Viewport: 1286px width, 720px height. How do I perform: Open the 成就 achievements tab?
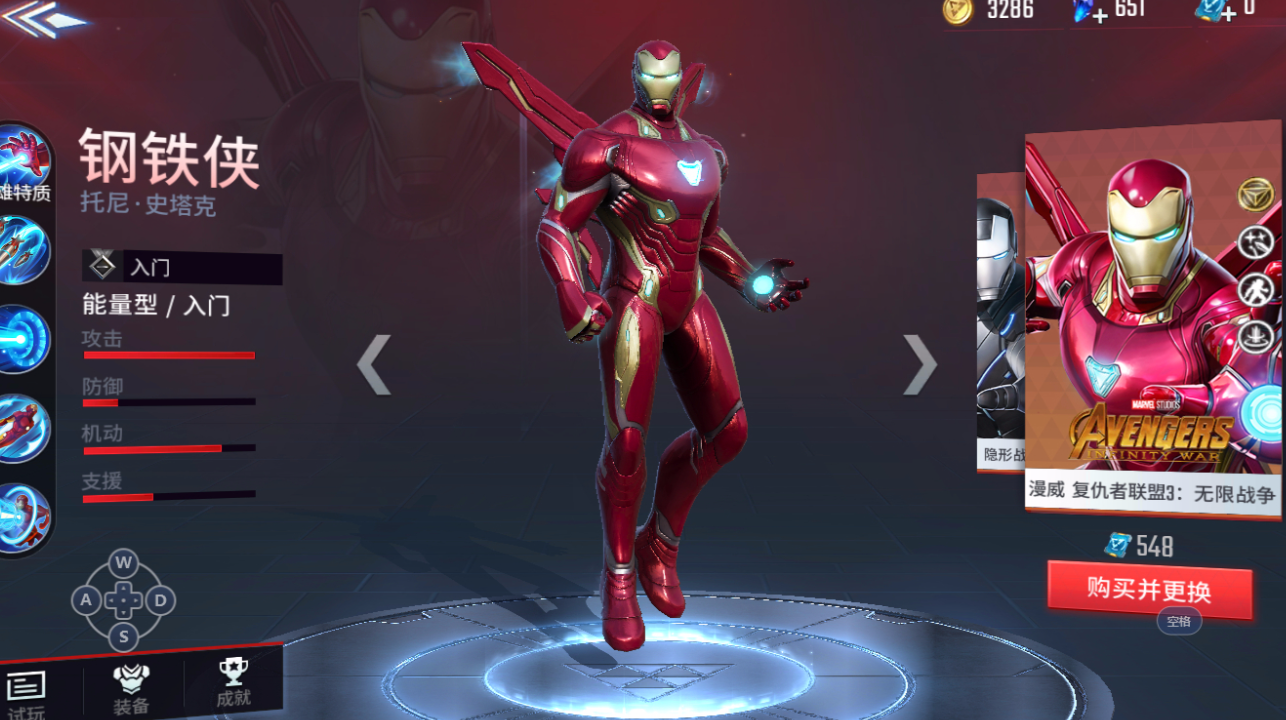coord(233,683)
